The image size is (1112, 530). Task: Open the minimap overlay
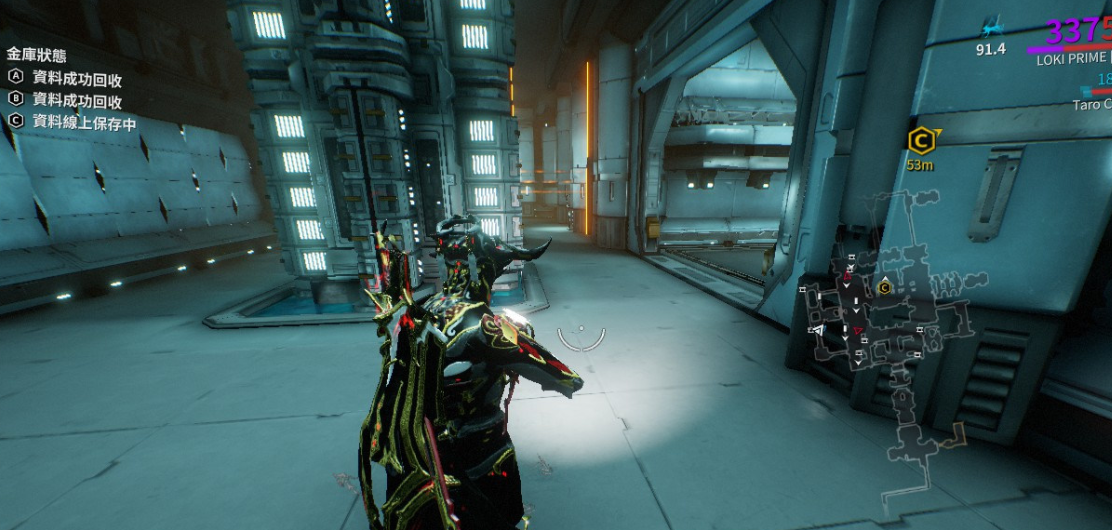pyautogui.click(x=885, y=340)
